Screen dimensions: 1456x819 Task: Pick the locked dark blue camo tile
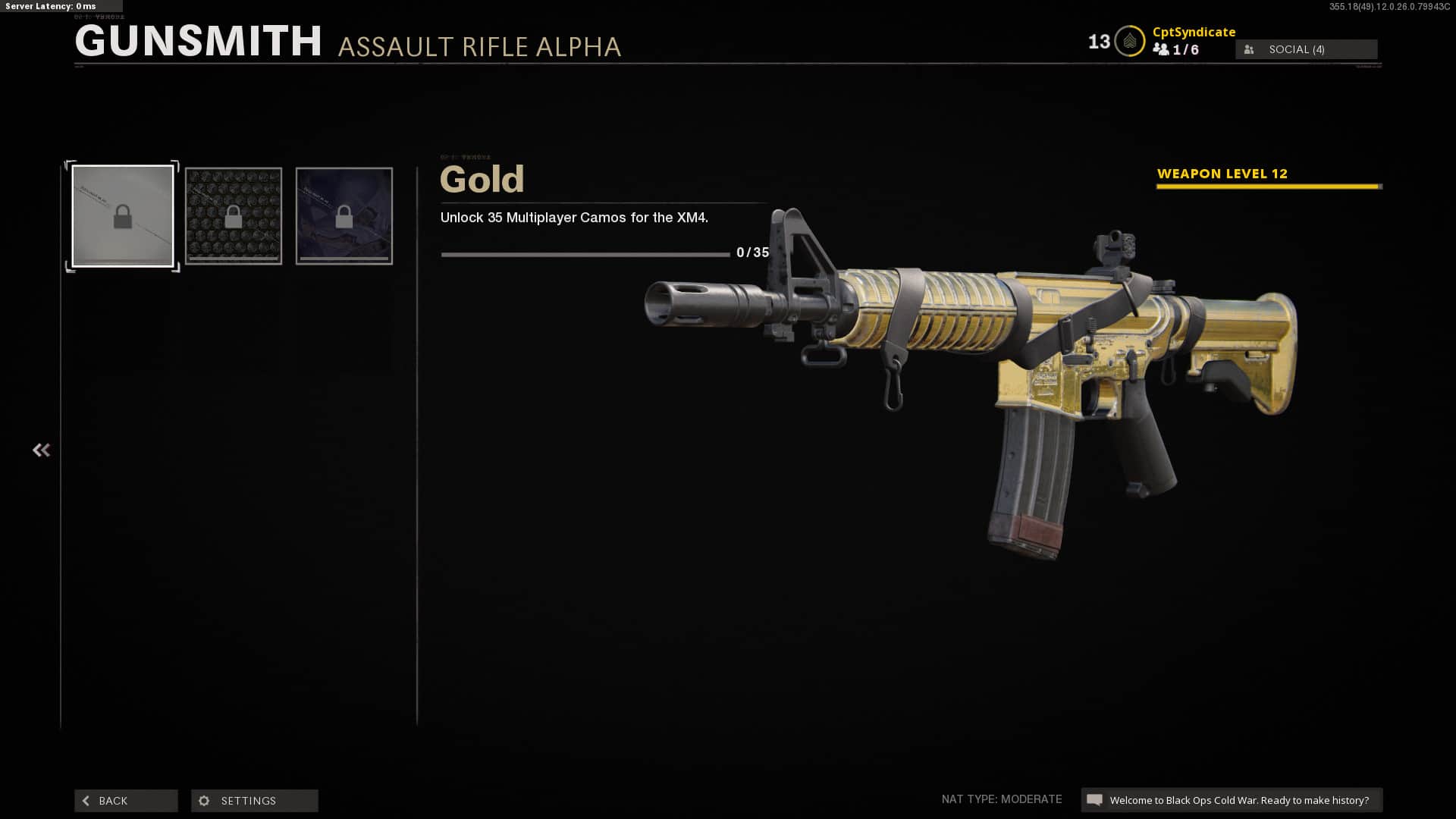(x=344, y=217)
